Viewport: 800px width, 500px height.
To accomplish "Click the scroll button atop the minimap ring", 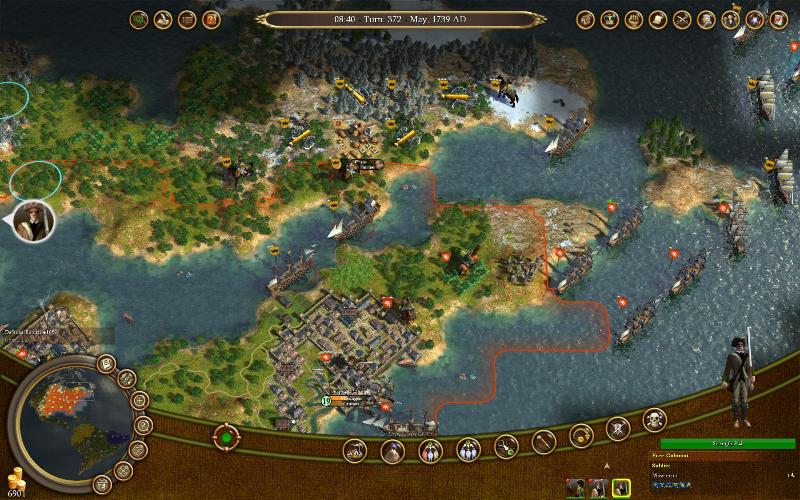I will [x=106, y=362].
